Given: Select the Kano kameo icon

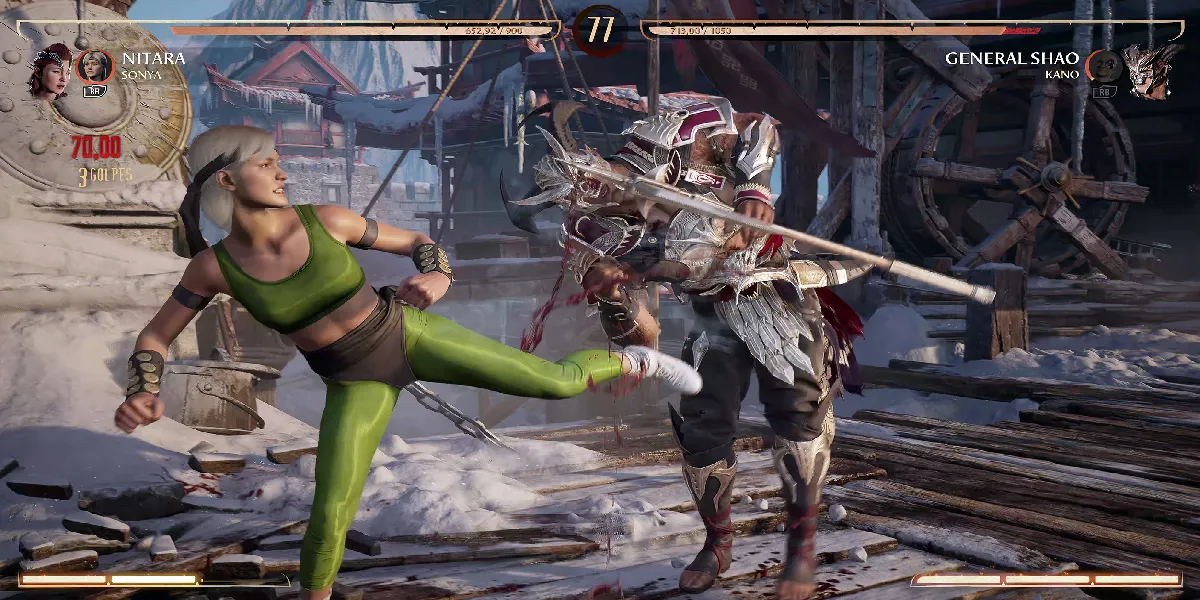Looking at the screenshot, I should point(1104,67).
